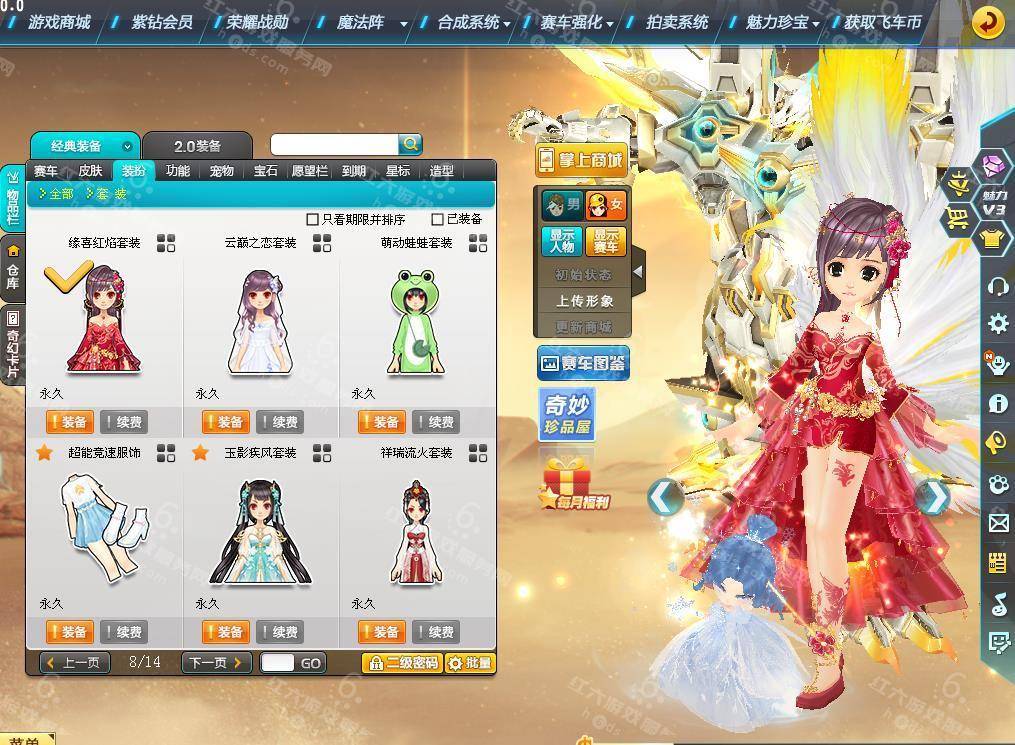
Task: Open the 拍卖系统 auction system
Action: [677, 21]
